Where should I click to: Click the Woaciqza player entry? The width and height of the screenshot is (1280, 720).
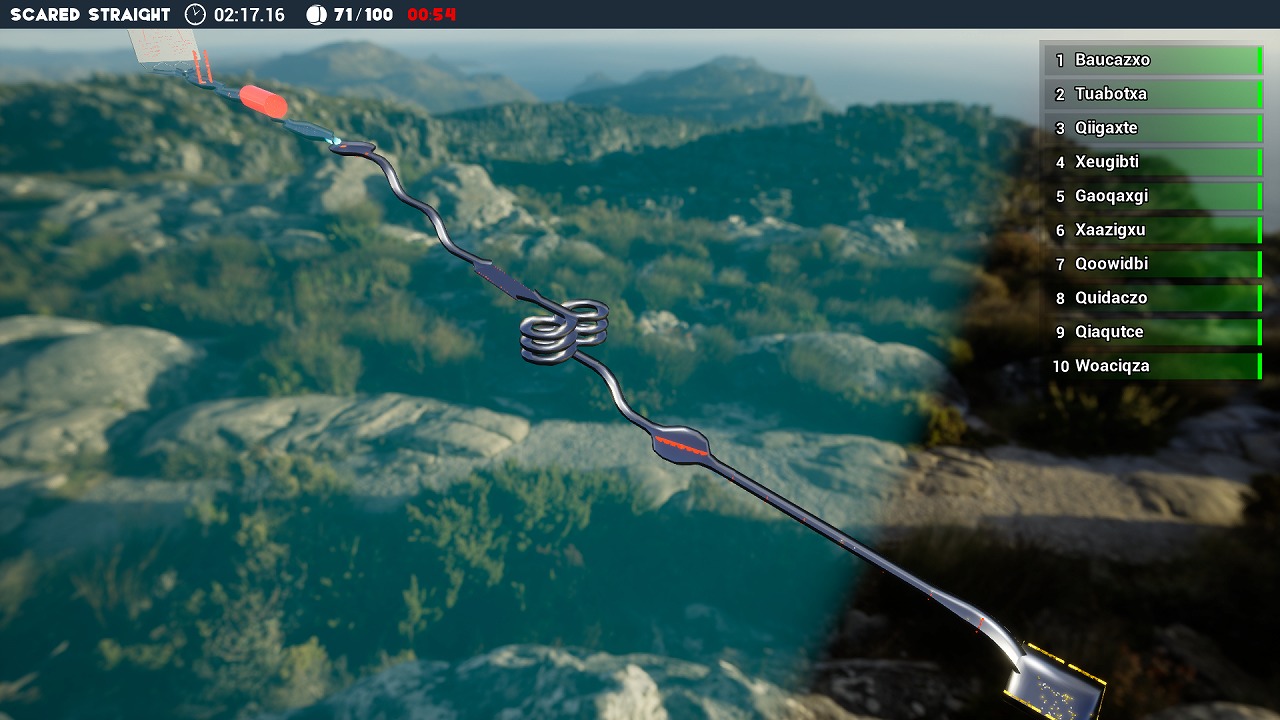[1152, 366]
